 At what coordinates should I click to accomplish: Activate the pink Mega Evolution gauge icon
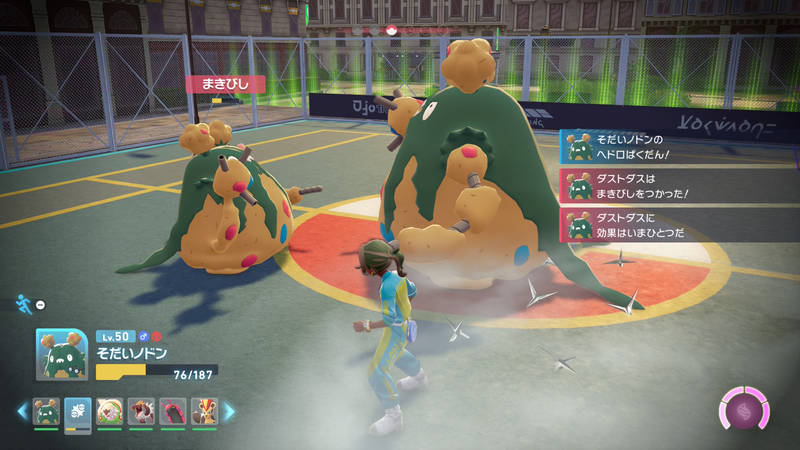point(746,409)
